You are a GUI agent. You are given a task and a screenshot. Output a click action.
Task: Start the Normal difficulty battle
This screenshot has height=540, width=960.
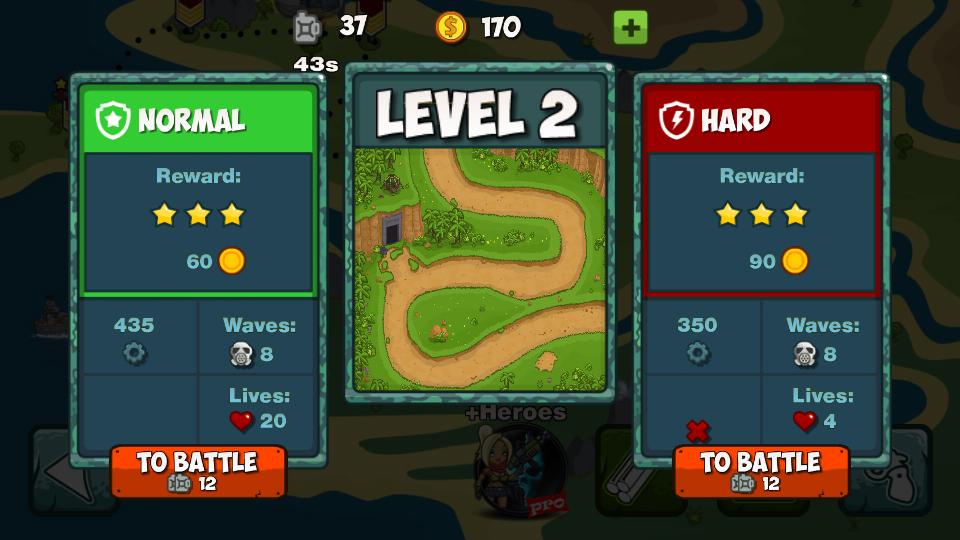click(198, 471)
